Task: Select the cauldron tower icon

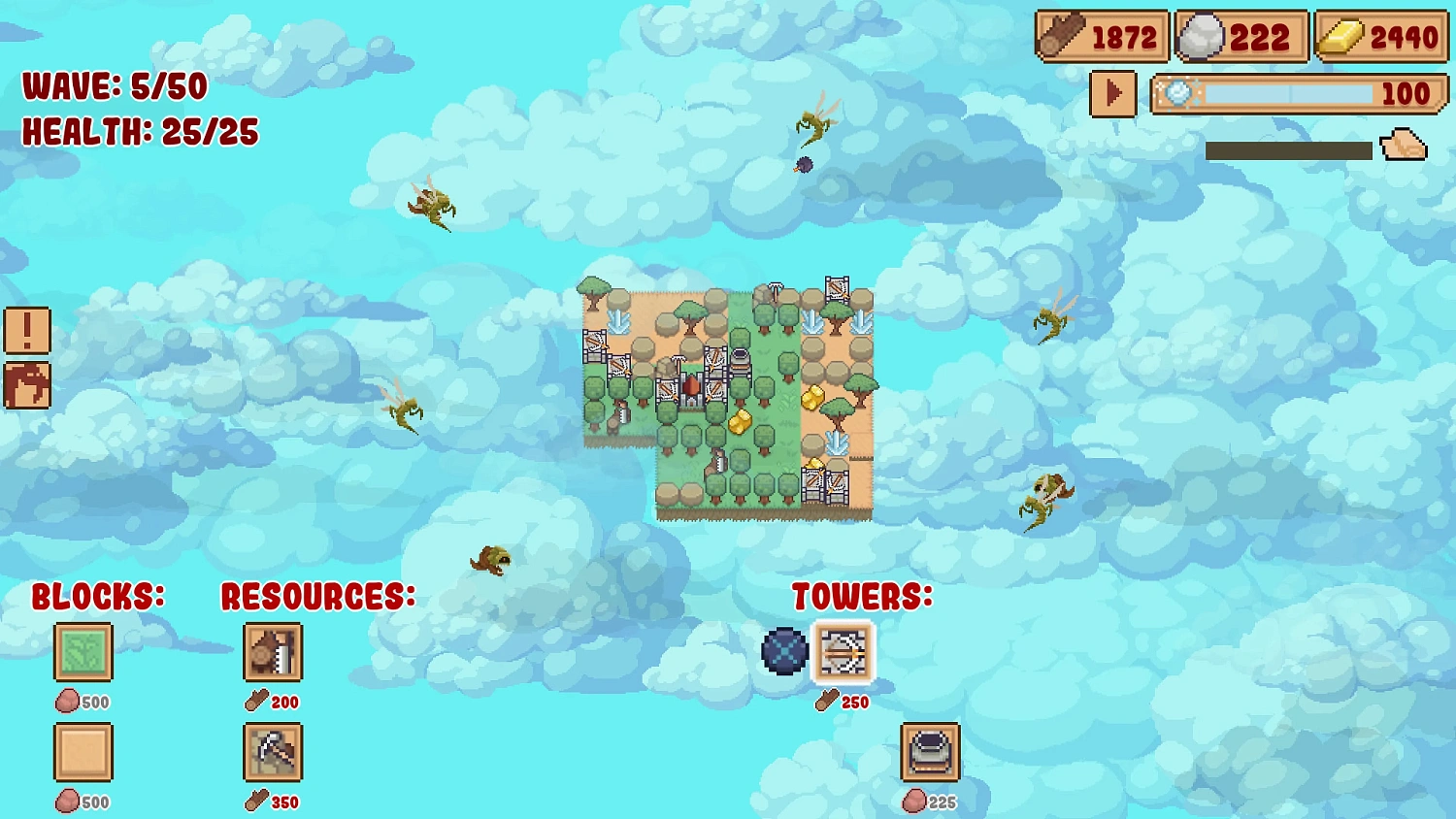Action: pos(929,752)
